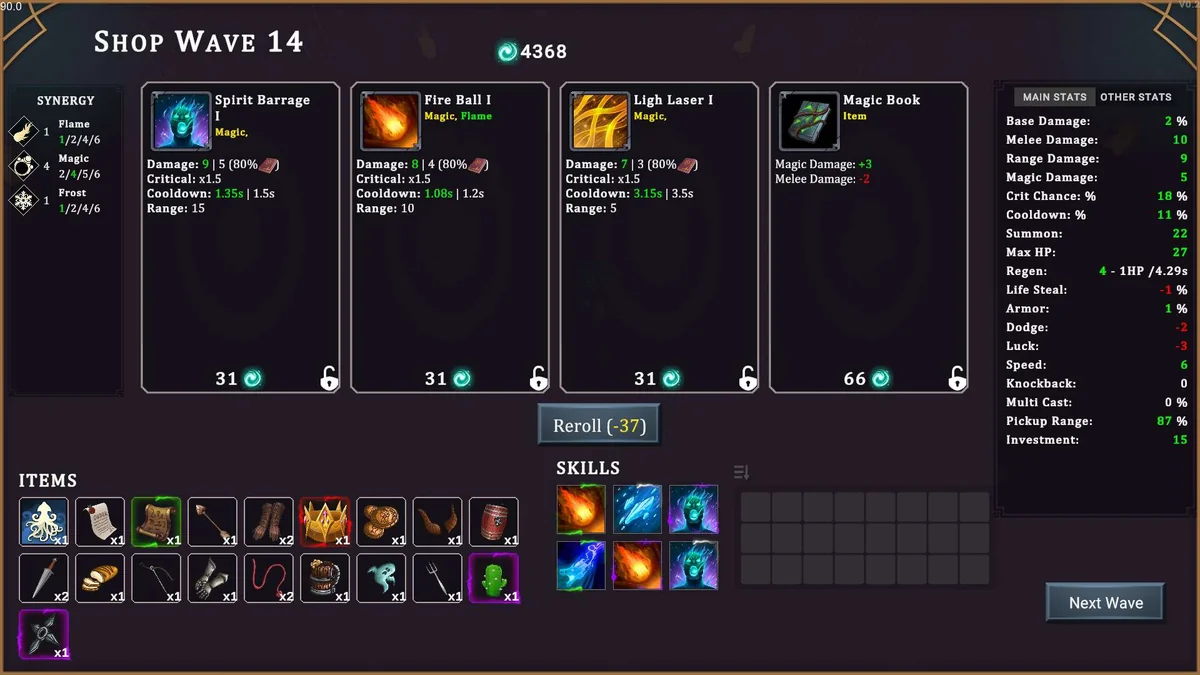
Task: Lock the Spirit Barrage I offer
Action: click(x=329, y=379)
